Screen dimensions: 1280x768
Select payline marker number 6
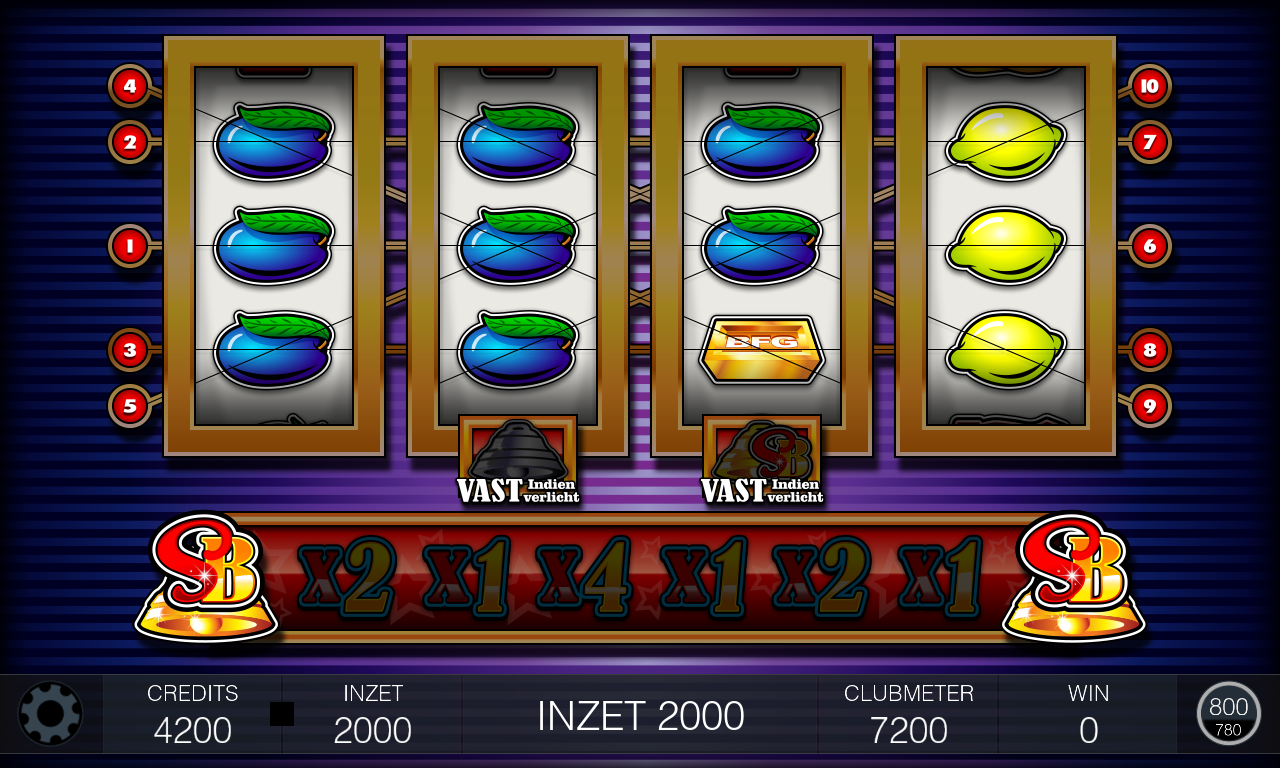click(1149, 245)
